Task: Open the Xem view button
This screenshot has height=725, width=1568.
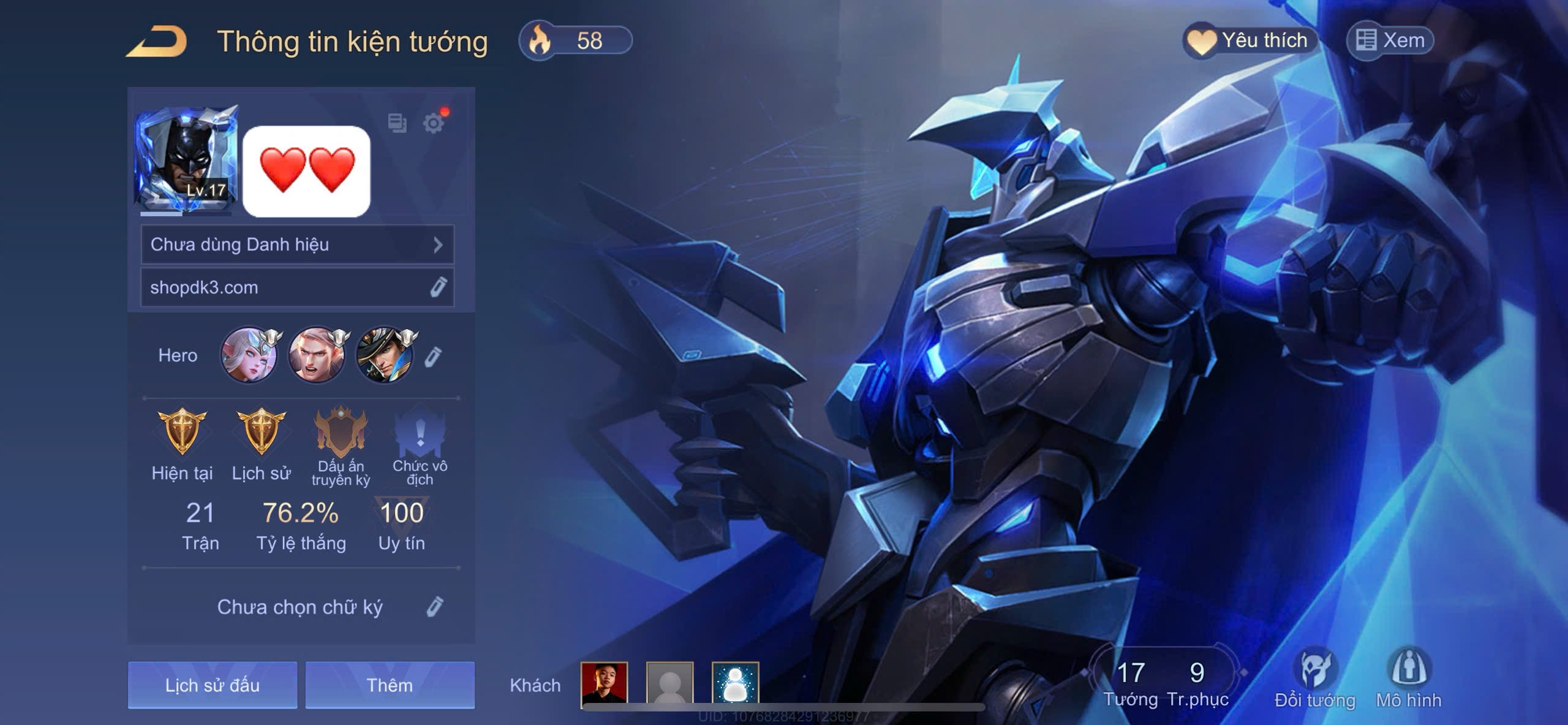Action: (x=1390, y=40)
